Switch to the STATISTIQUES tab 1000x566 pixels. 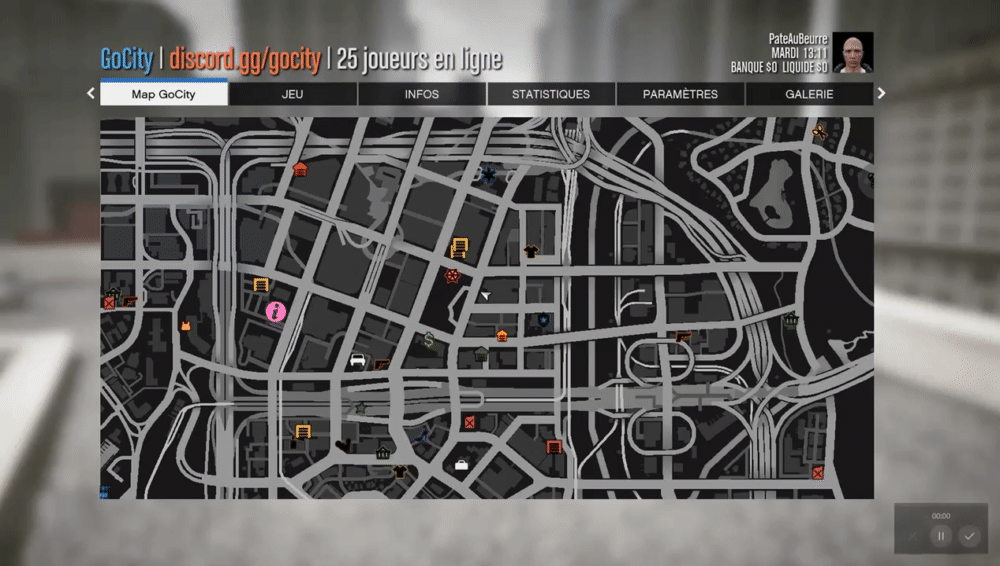551,94
